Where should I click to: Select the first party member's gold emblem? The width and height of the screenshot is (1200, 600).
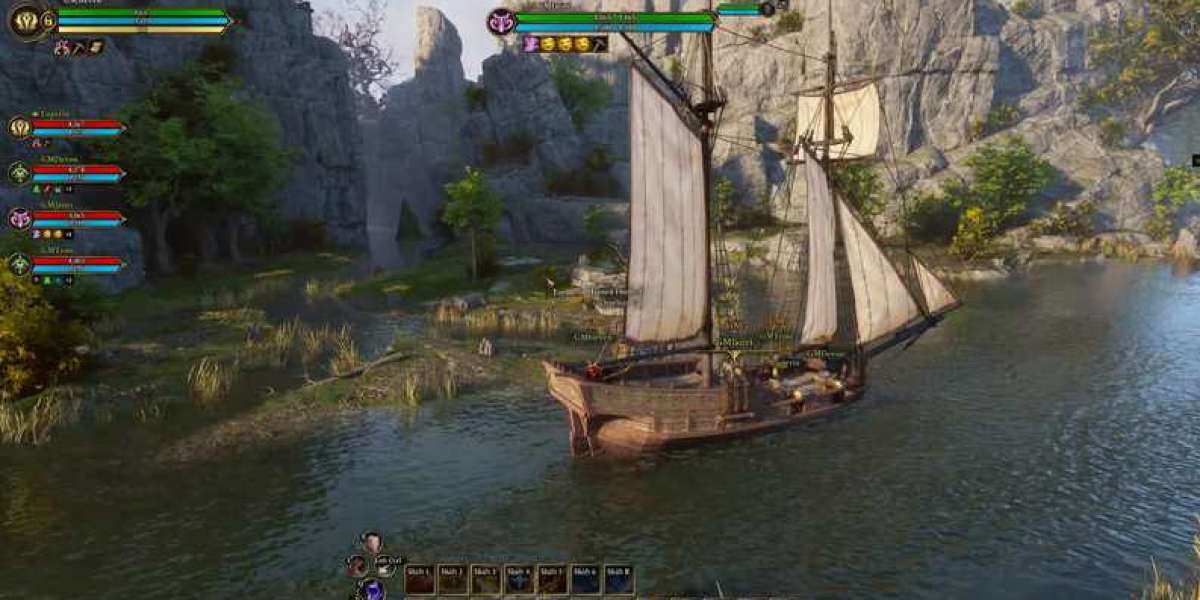pos(19,127)
